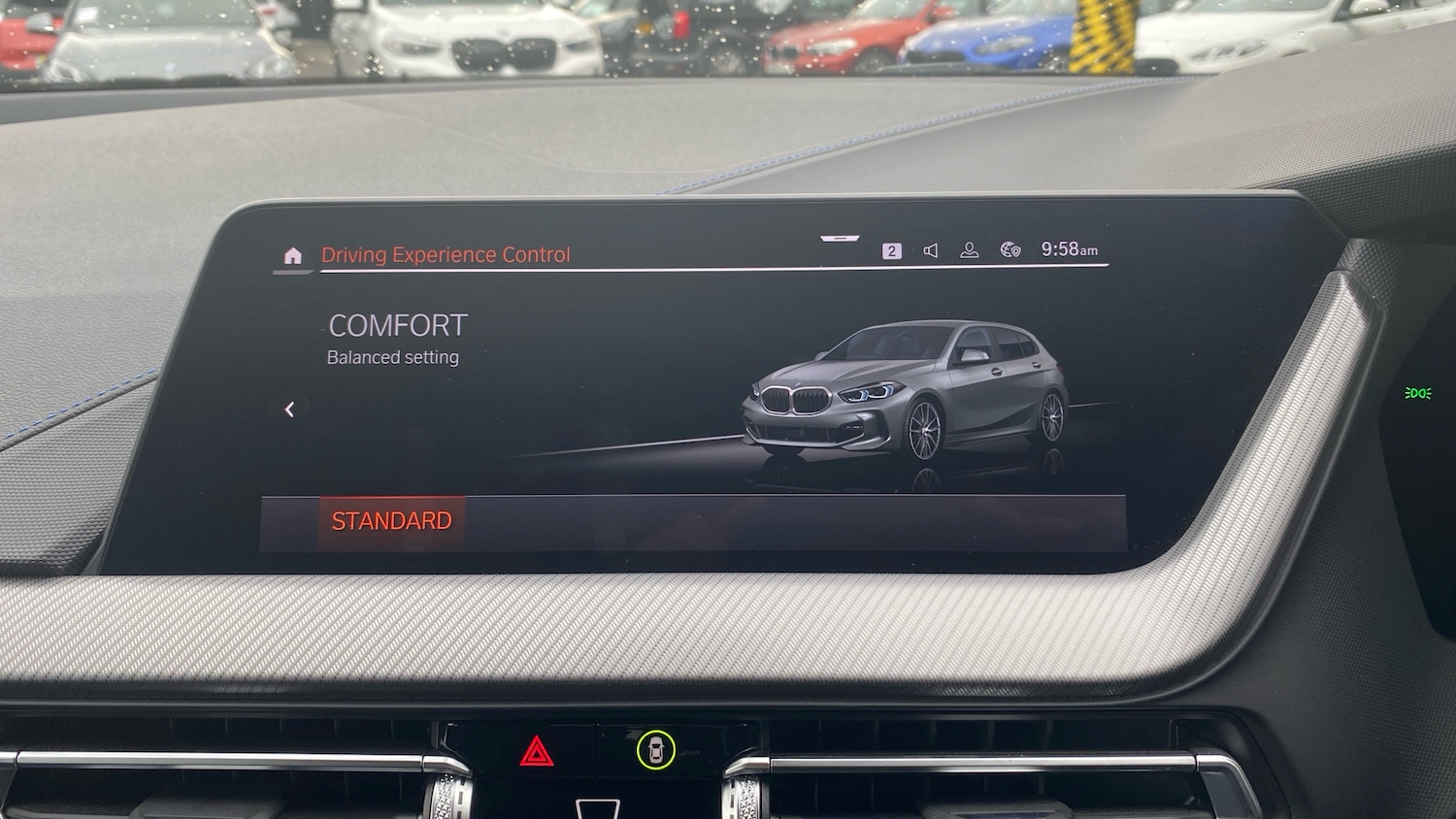Activate the COMFORT drive mode
This screenshot has height=819, width=1456.
(x=398, y=325)
